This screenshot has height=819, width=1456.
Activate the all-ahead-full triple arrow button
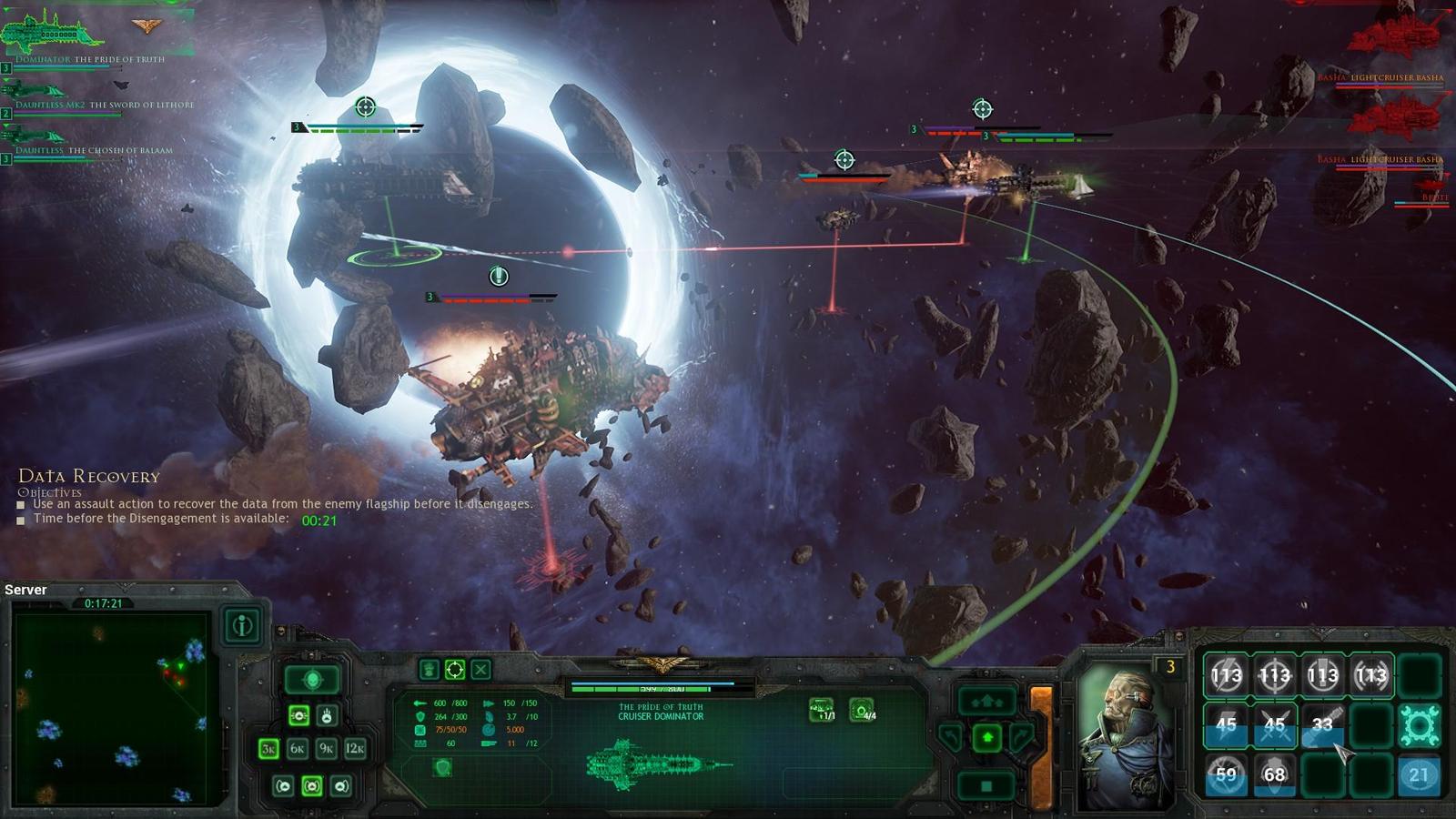click(x=987, y=701)
